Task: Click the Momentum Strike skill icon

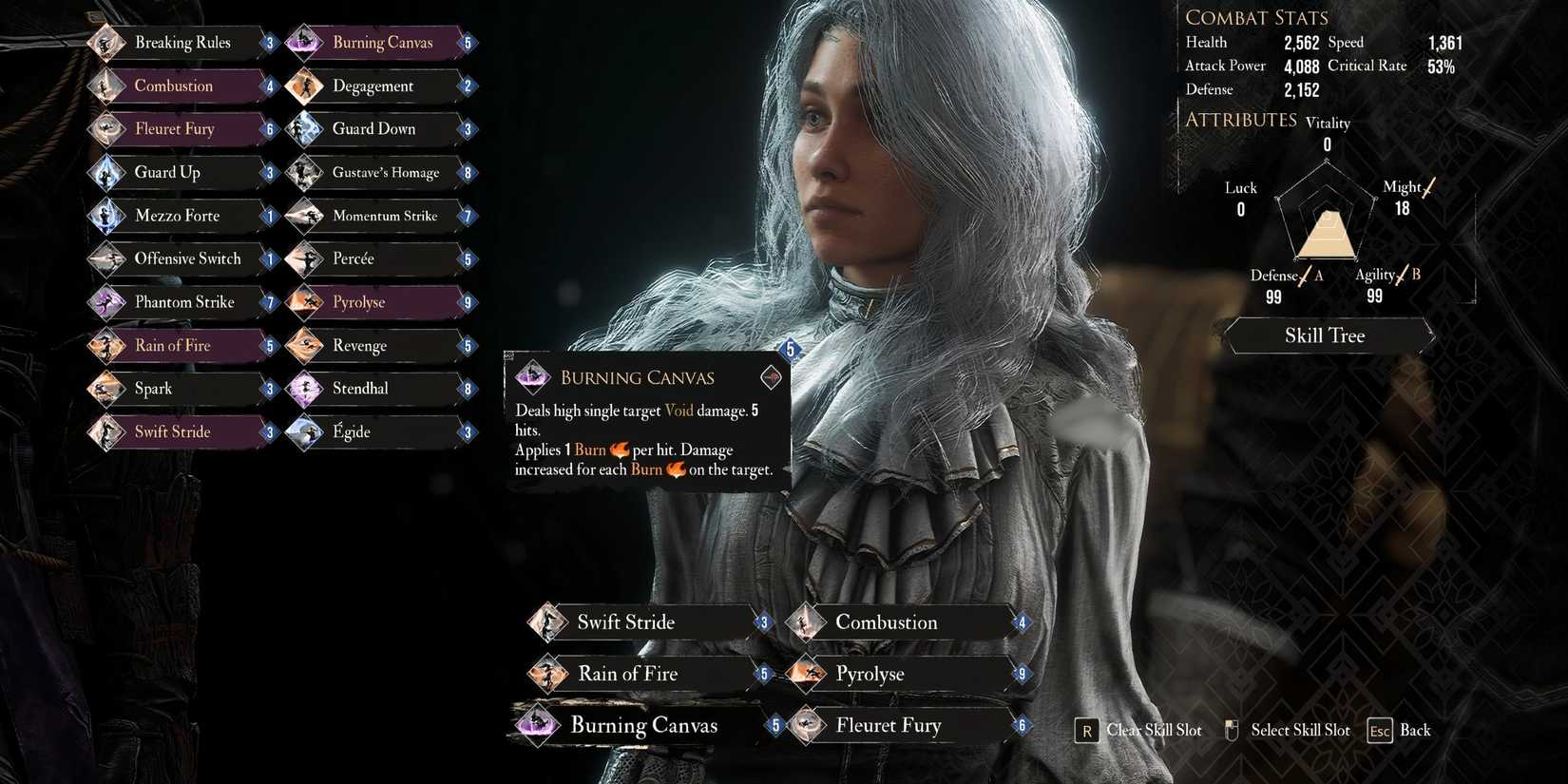Action: (x=304, y=216)
